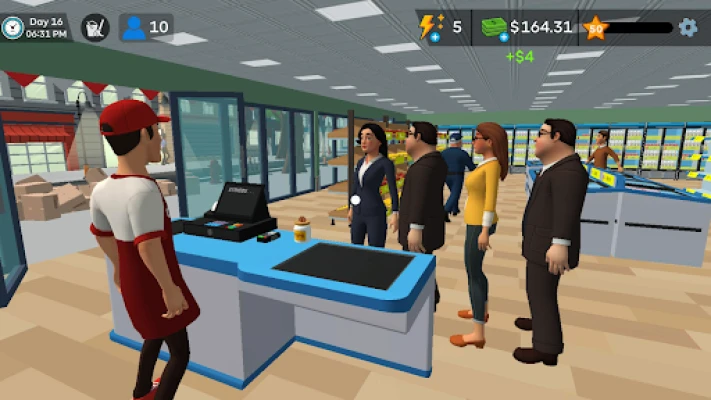The height and width of the screenshot is (400, 711).
Task: Add more energy with the lightning plus icon
Action: pos(432,28)
